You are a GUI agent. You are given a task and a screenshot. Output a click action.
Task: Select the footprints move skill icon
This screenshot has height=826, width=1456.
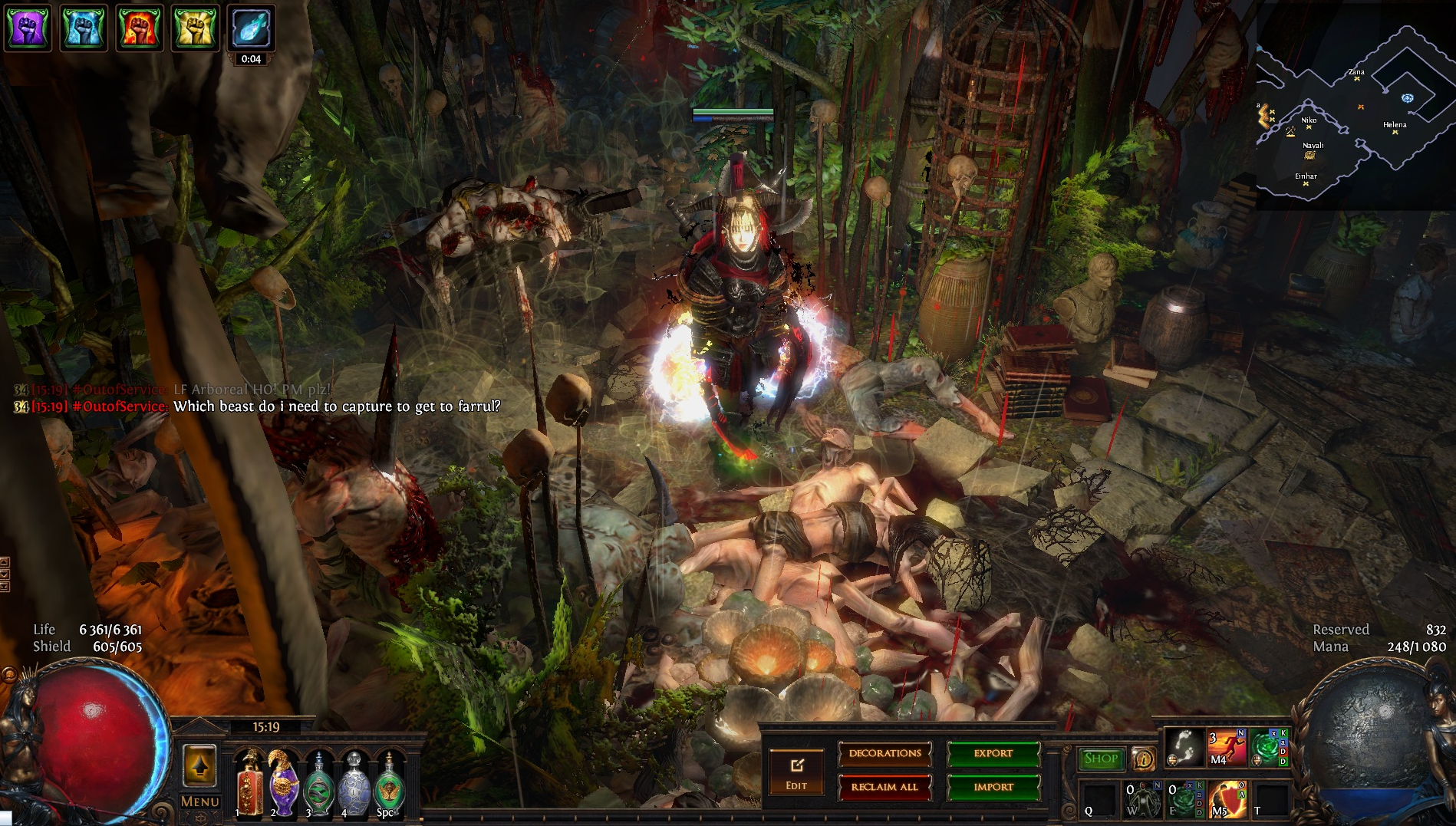point(1184,748)
